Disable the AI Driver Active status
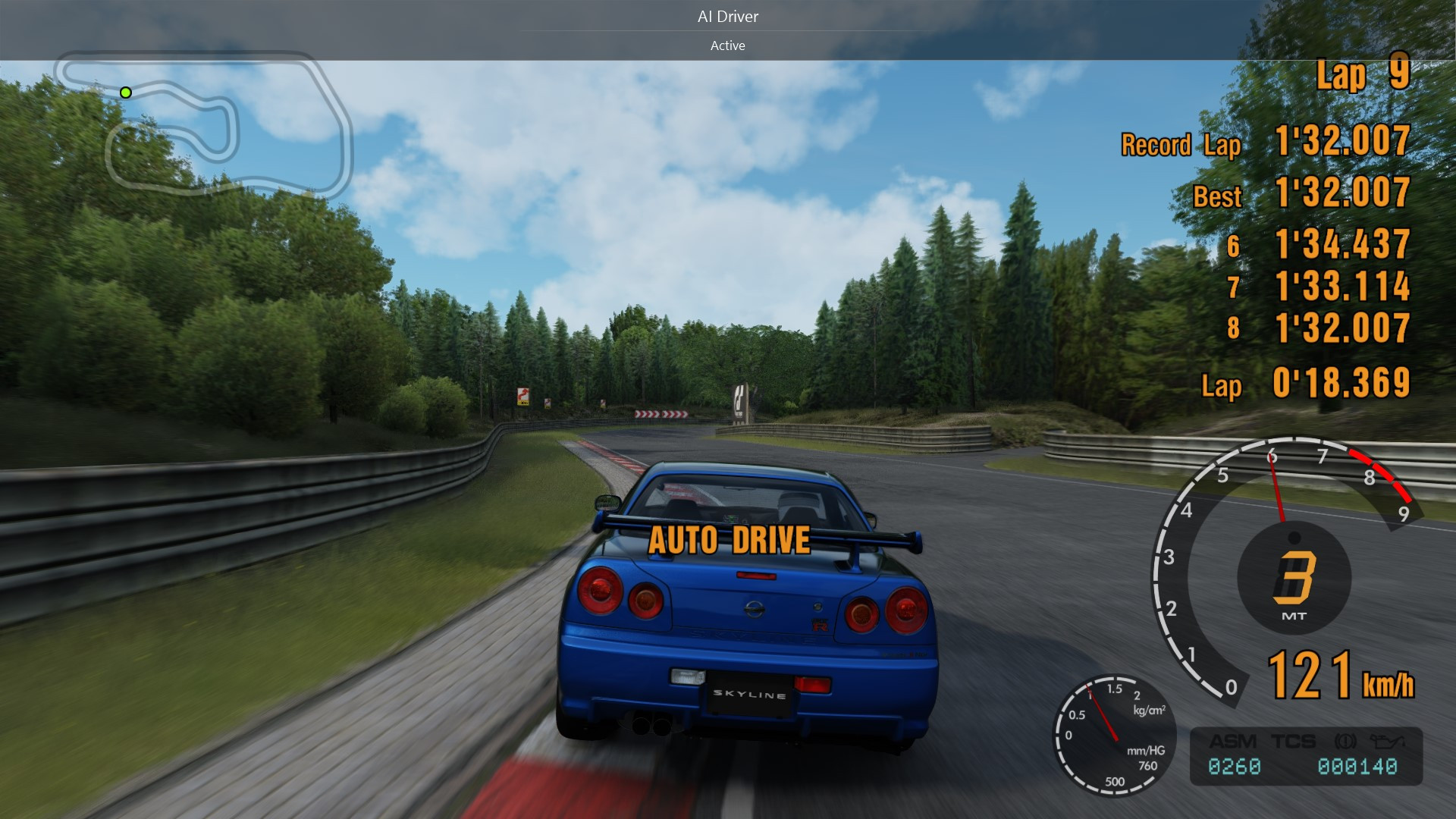Image resolution: width=1456 pixels, height=819 pixels. (x=727, y=45)
